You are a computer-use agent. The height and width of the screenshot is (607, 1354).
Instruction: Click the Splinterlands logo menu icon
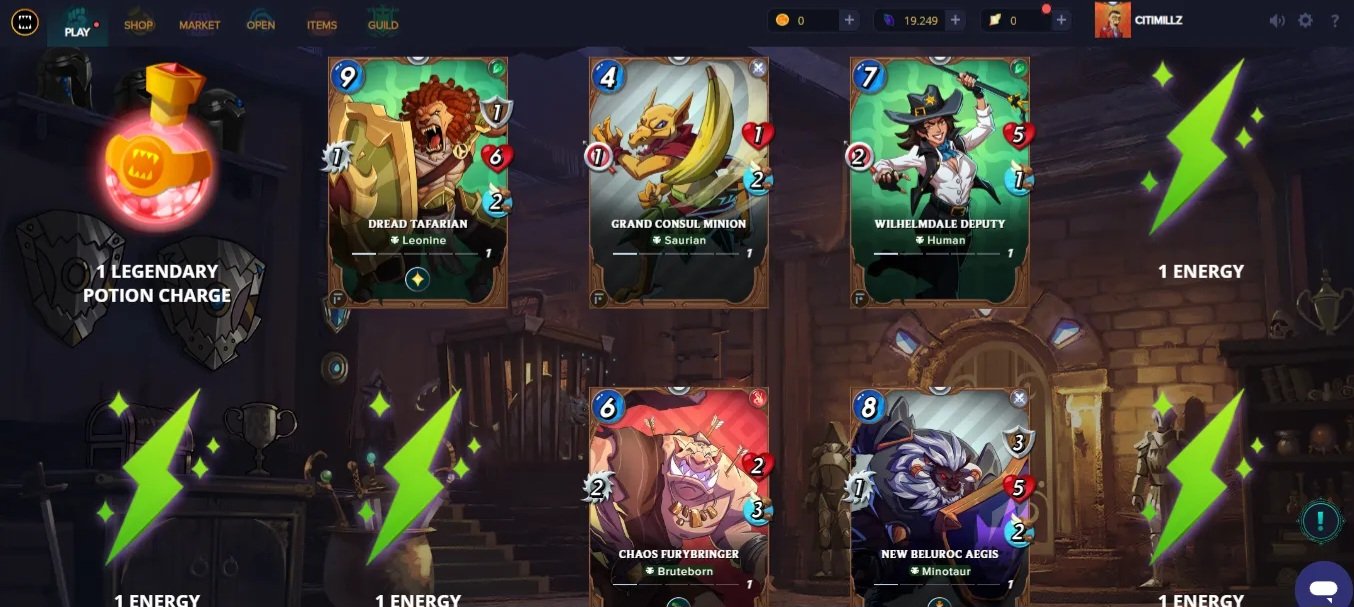(24, 21)
